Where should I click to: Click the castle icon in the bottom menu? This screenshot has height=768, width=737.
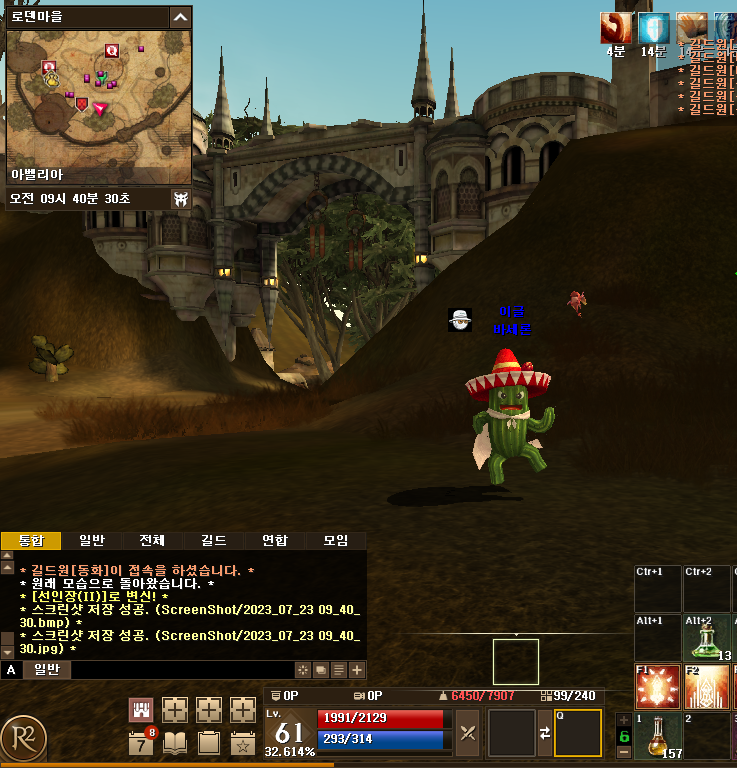[141, 710]
